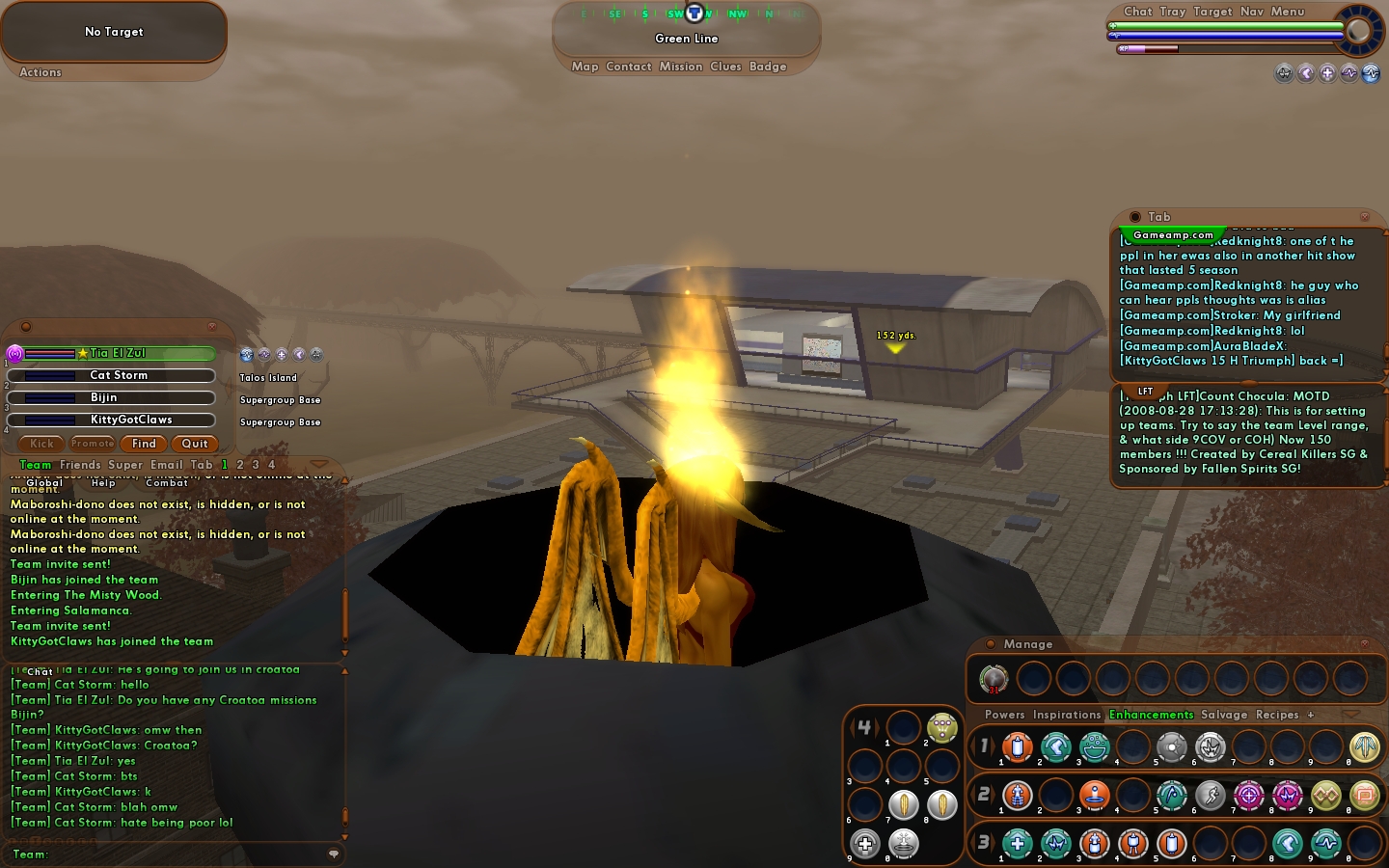Select teammate KittyGotClaws
The image size is (1389, 868).
click(131, 420)
